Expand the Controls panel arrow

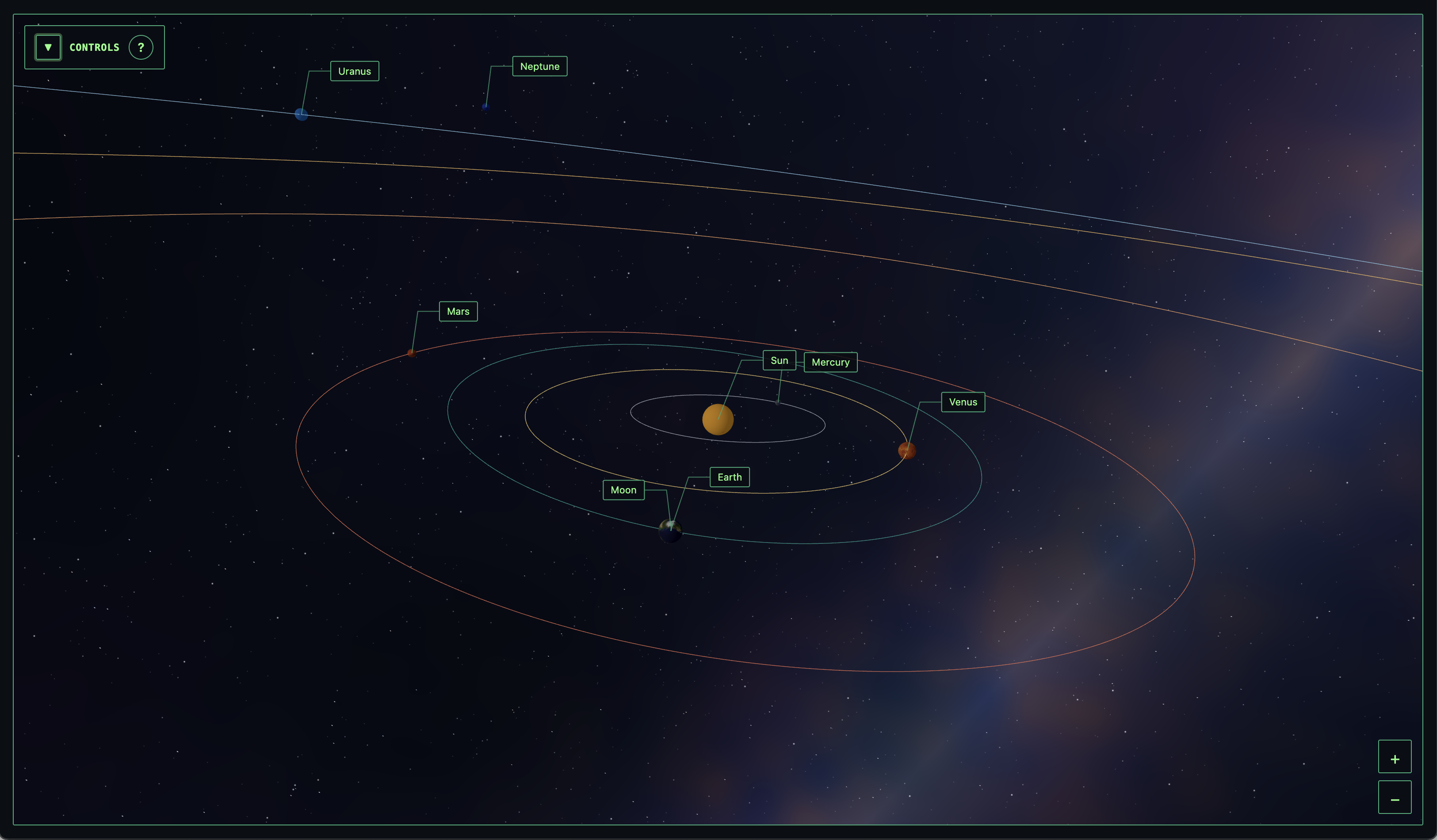point(48,47)
